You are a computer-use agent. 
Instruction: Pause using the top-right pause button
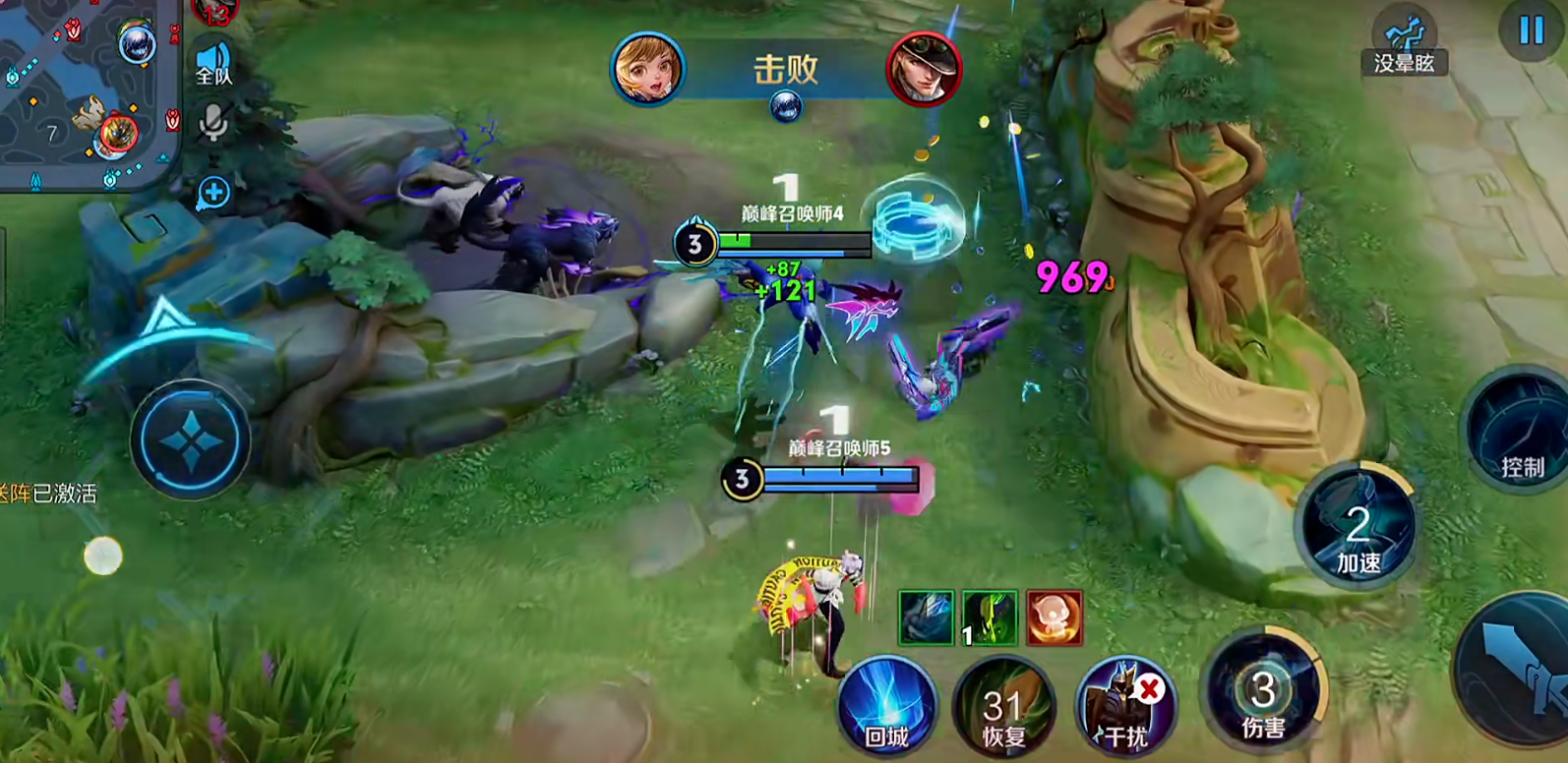[1531, 30]
